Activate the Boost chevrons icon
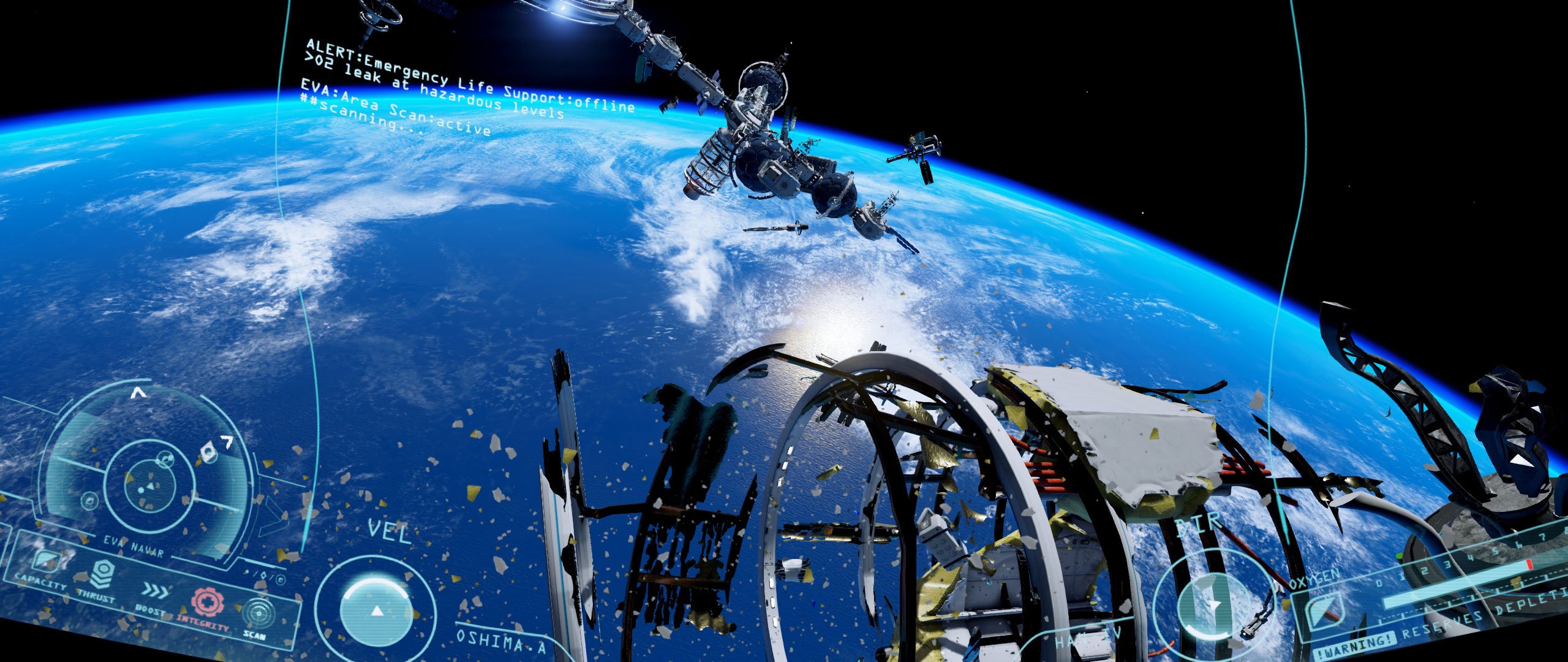Viewport: 1568px width, 662px height. pos(155,590)
